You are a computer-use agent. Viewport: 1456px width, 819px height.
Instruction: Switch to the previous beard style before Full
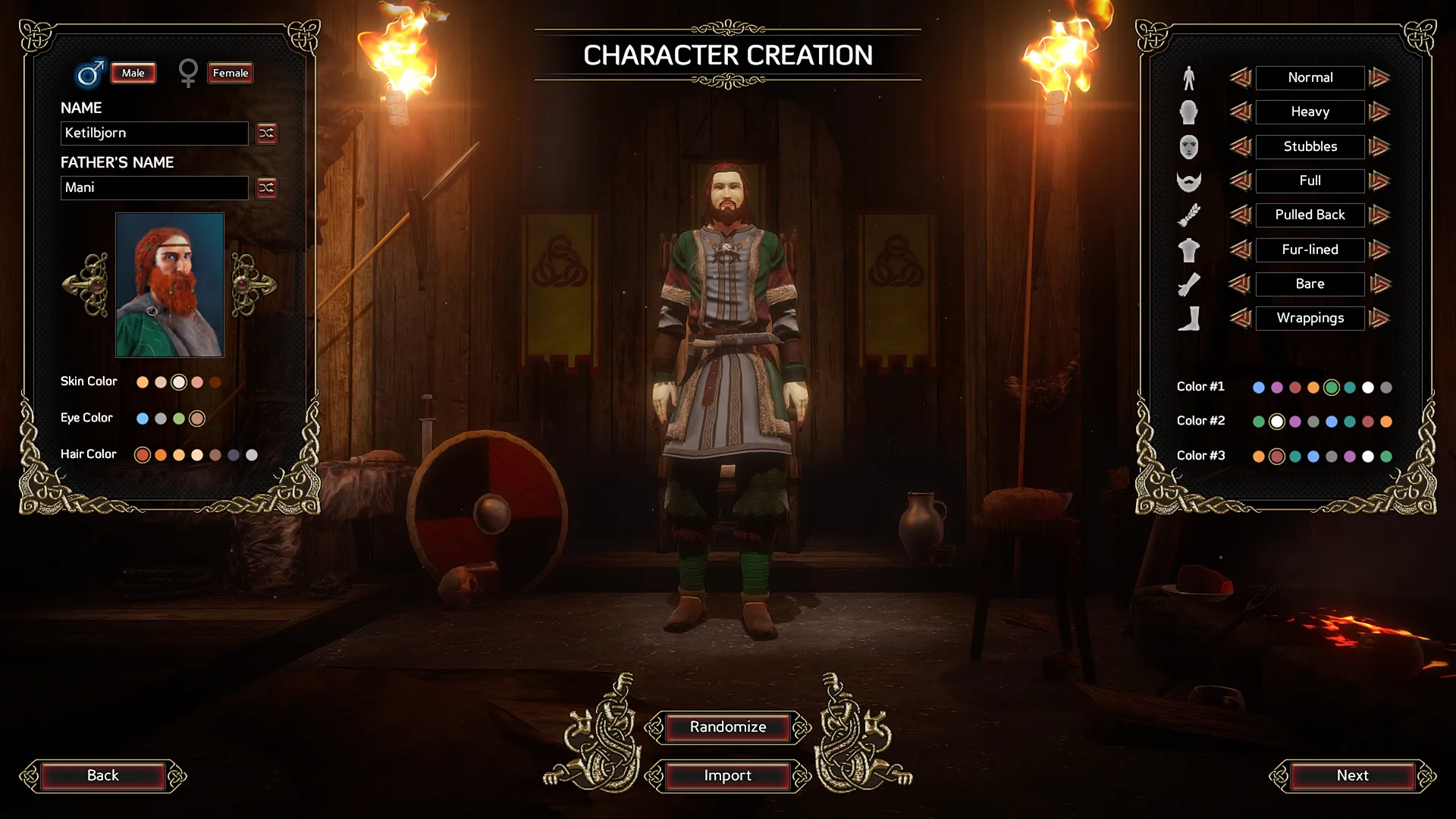pyautogui.click(x=1241, y=180)
